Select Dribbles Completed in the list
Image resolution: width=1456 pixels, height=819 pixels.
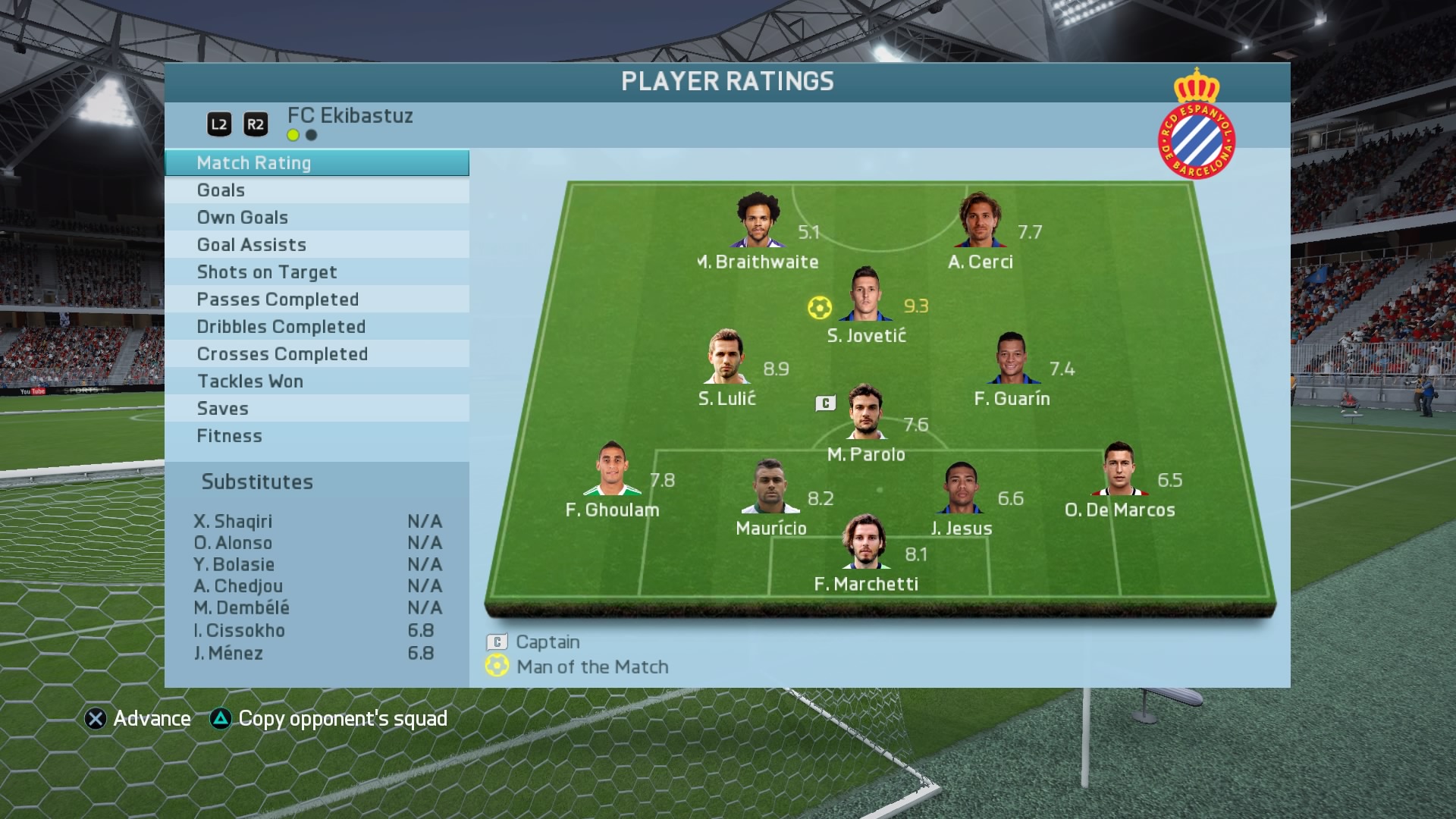[x=316, y=327]
